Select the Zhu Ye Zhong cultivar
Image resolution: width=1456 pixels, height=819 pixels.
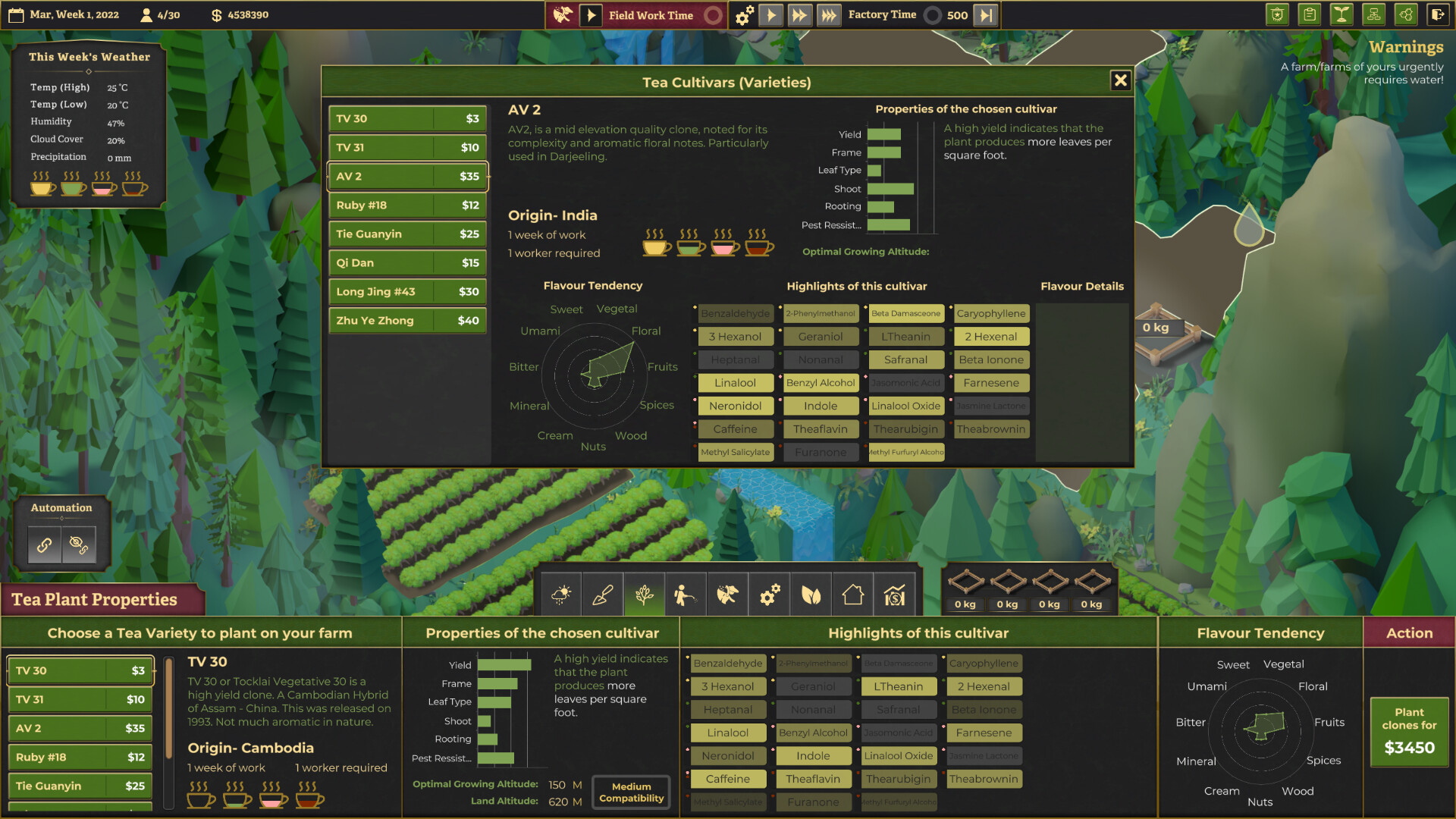coord(406,320)
